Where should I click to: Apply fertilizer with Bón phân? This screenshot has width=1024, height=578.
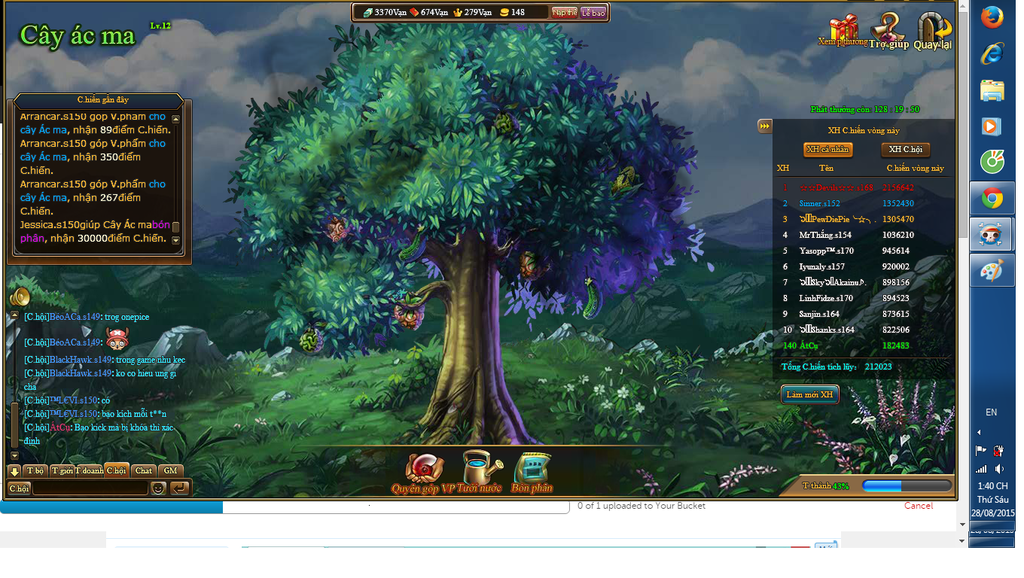tap(532, 469)
